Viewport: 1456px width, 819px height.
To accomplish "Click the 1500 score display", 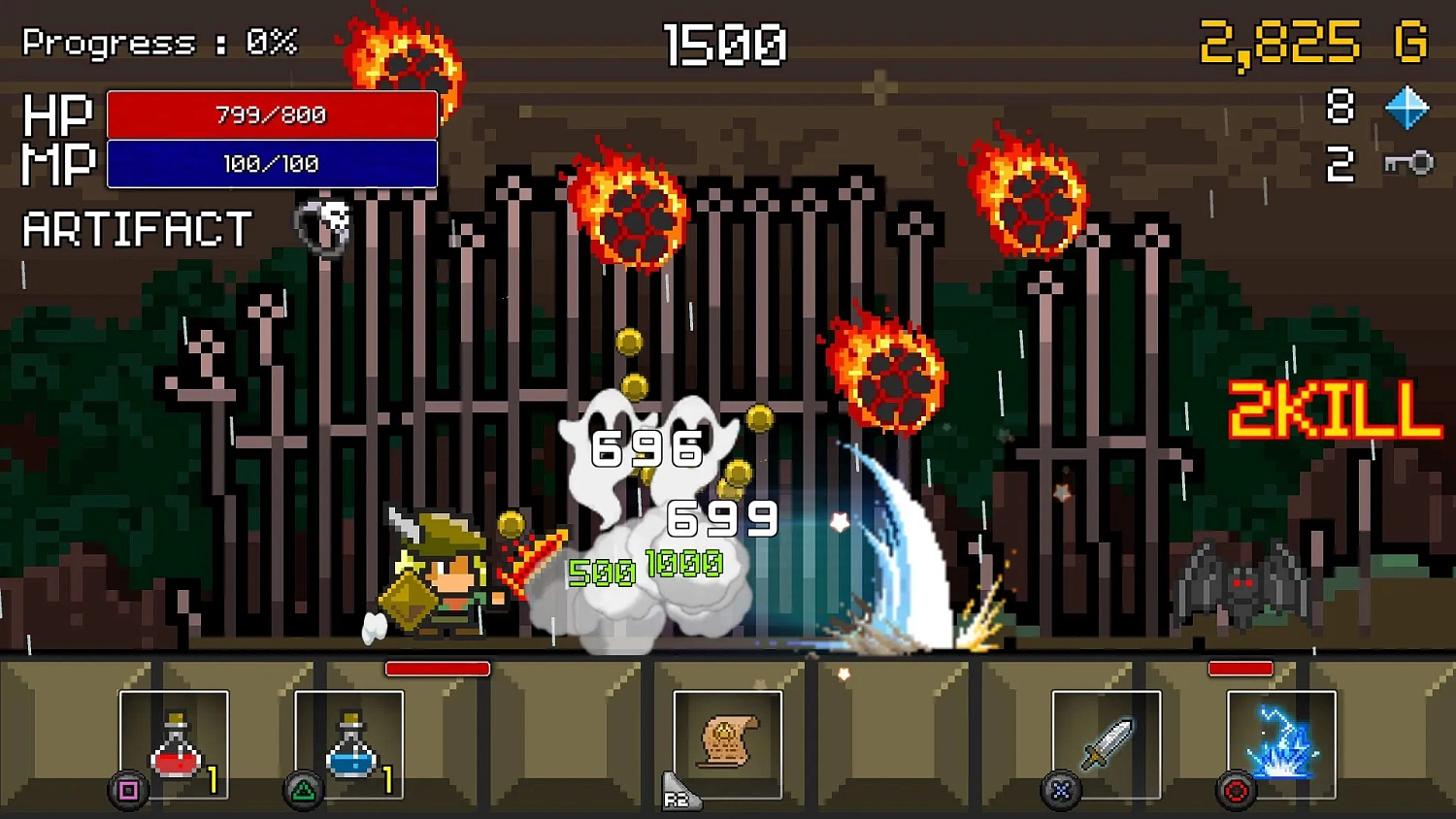I will click(726, 43).
